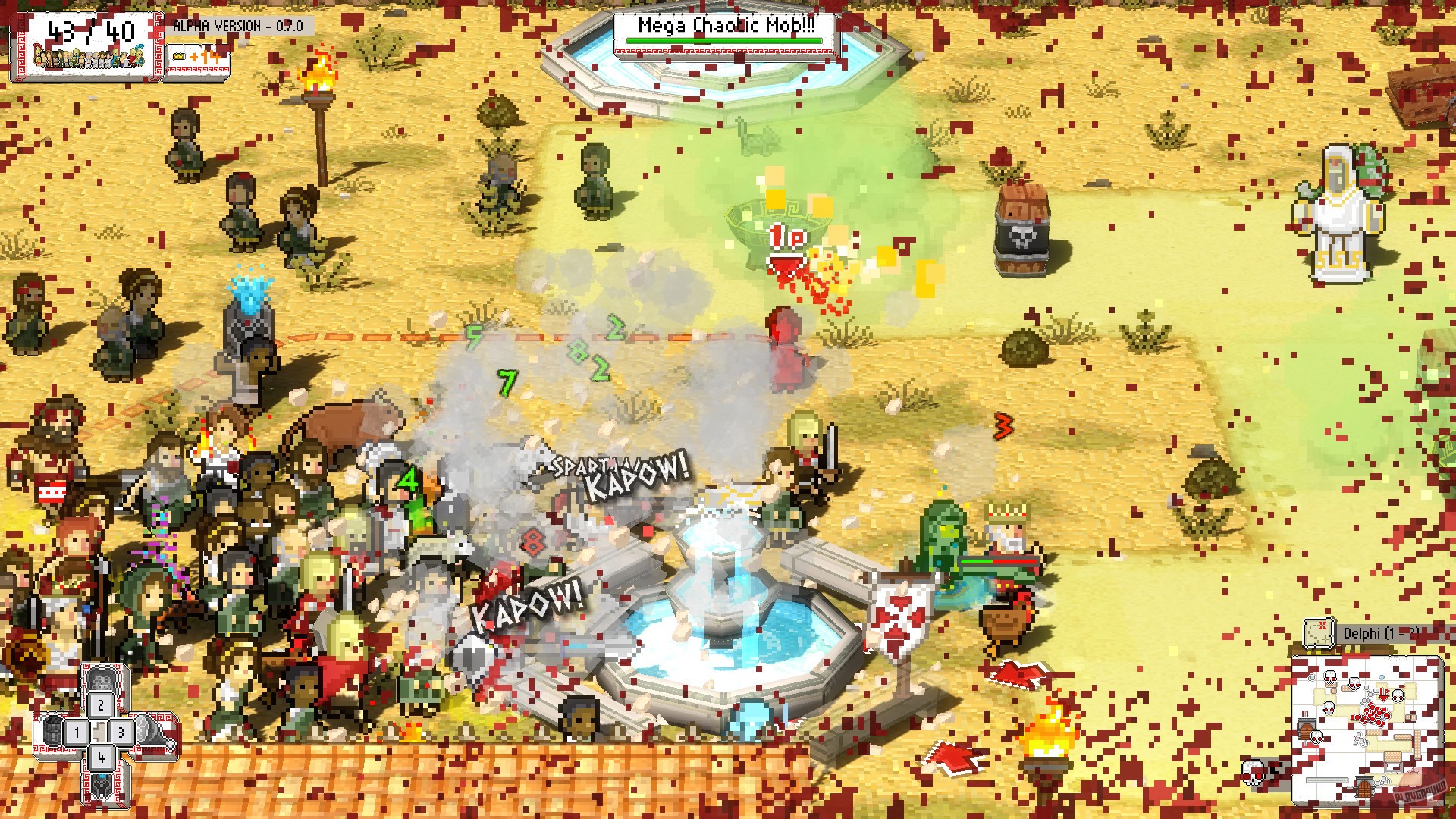The height and width of the screenshot is (819, 1456).
Task: Toggle mob slot 1 on the command pad
Action: (77, 732)
